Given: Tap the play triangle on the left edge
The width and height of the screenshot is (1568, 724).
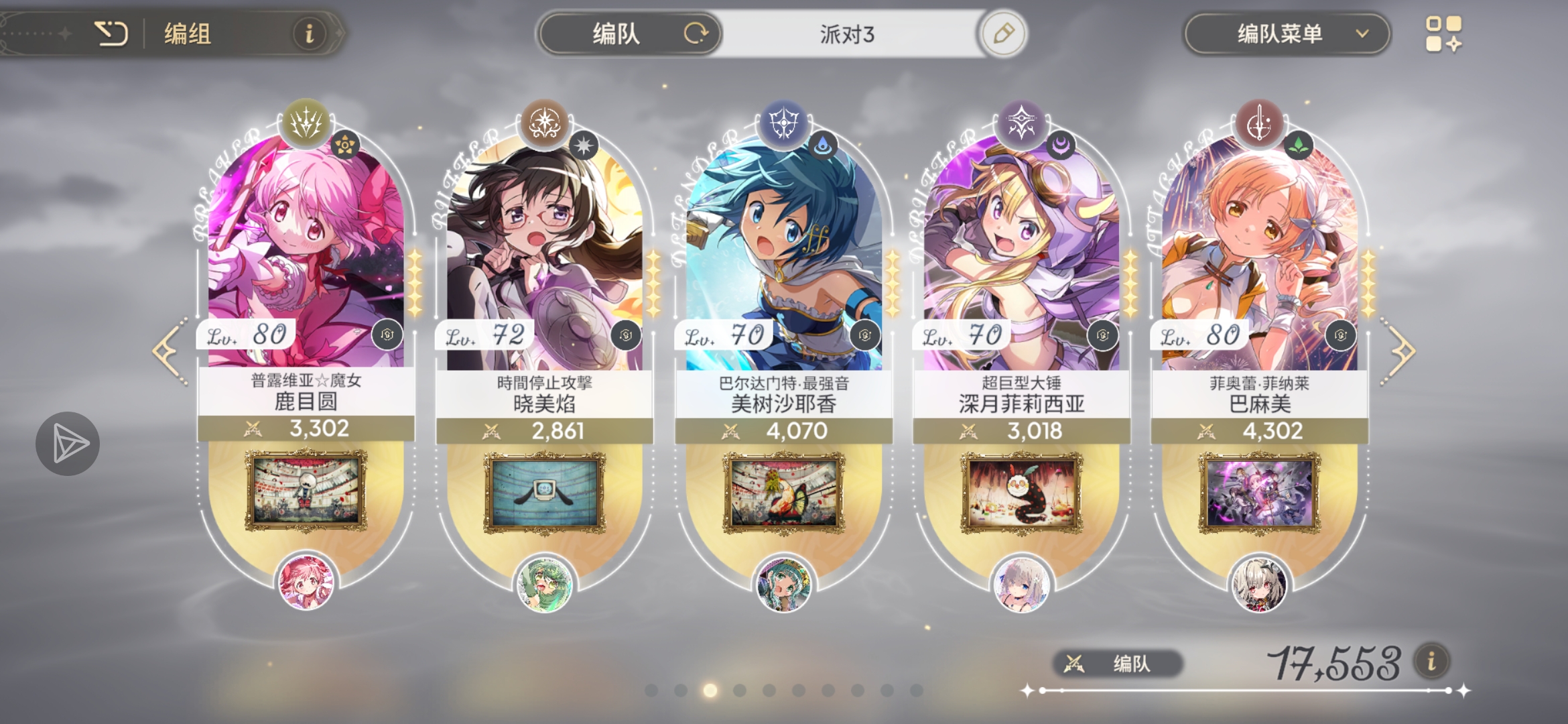Looking at the screenshot, I should tap(67, 442).
